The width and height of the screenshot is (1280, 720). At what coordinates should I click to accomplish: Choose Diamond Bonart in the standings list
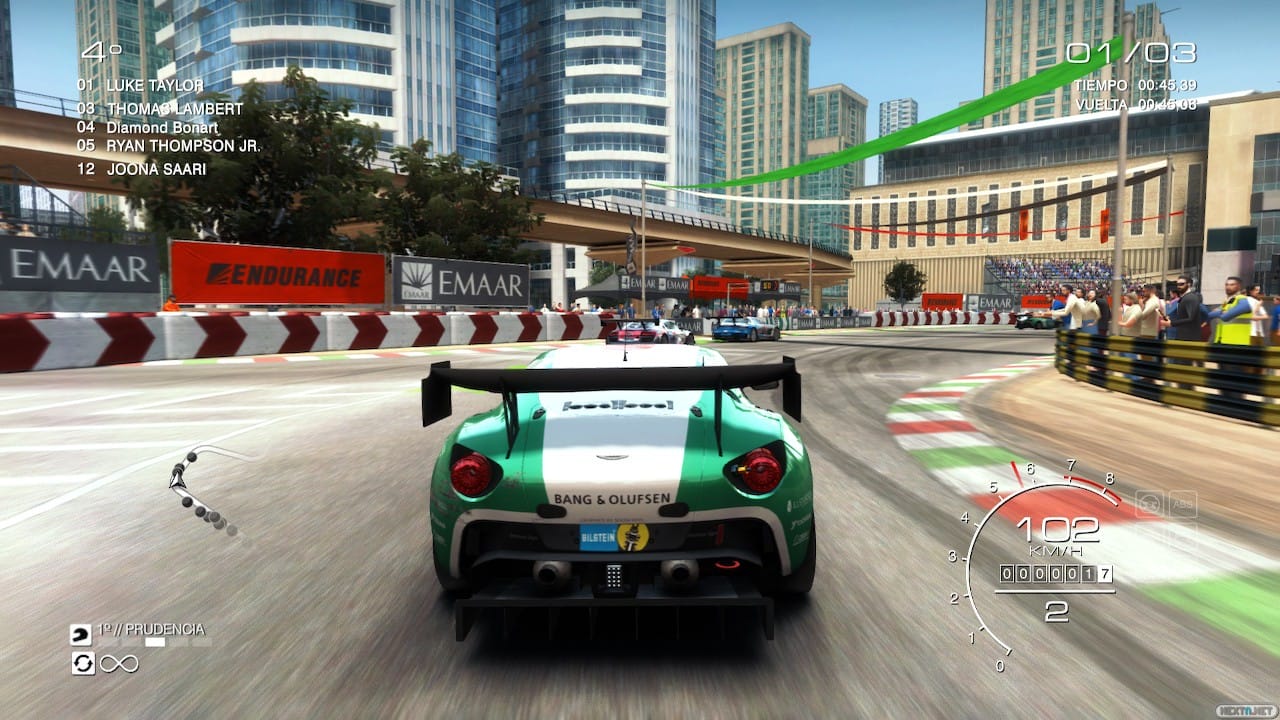coord(162,127)
